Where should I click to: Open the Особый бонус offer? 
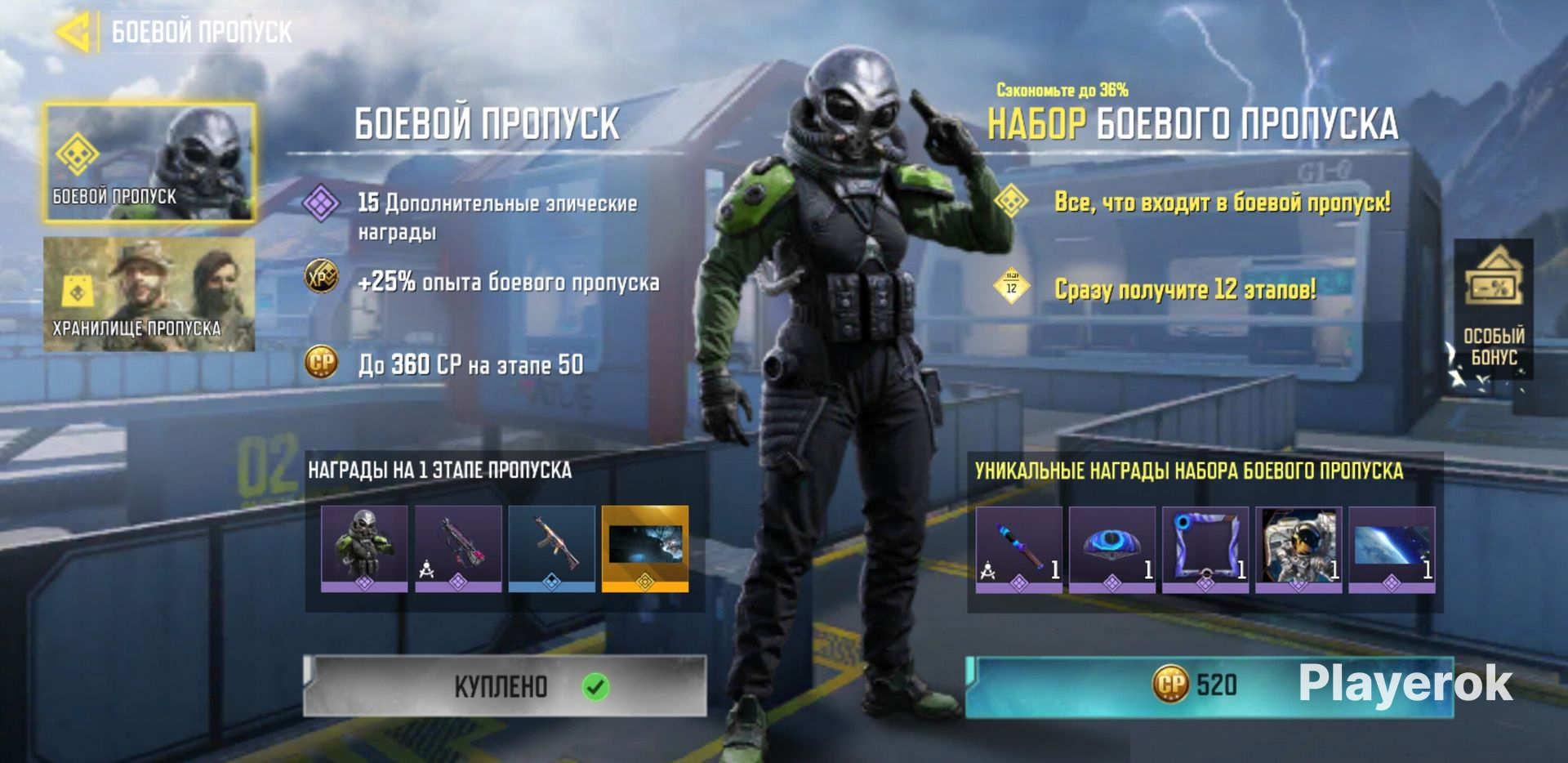pyautogui.click(x=1493, y=309)
